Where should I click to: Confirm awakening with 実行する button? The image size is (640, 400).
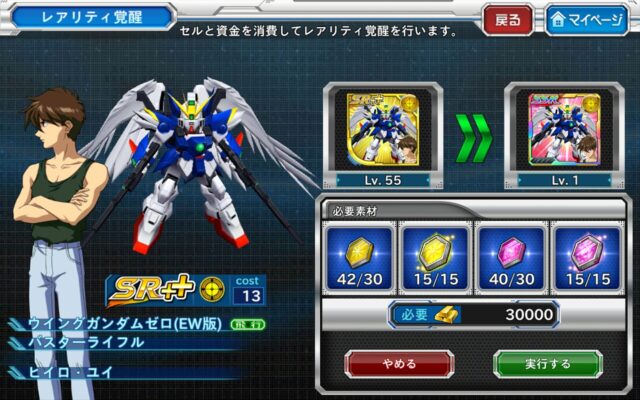547,363
